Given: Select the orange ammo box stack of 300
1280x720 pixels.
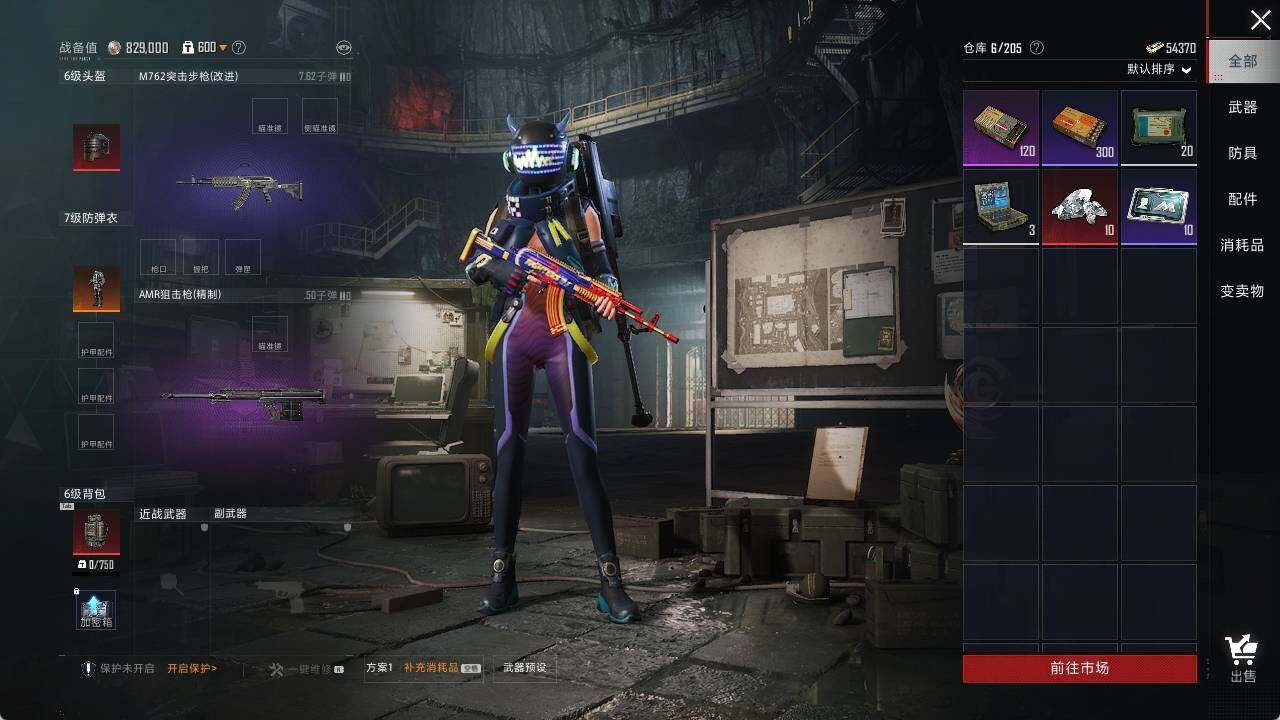Looking at the screenshot, I should tap(1080, 128).
